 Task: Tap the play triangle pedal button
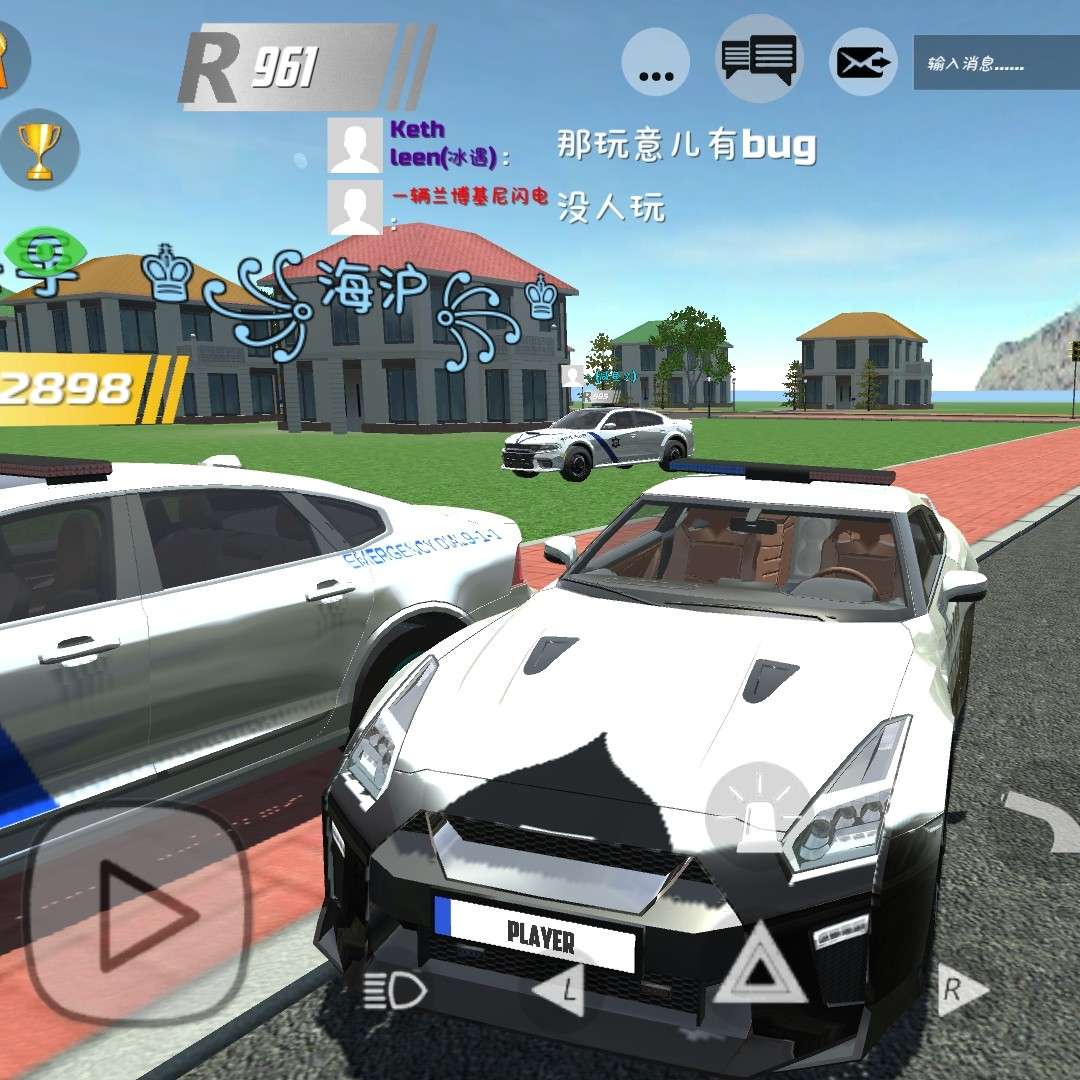137,911
